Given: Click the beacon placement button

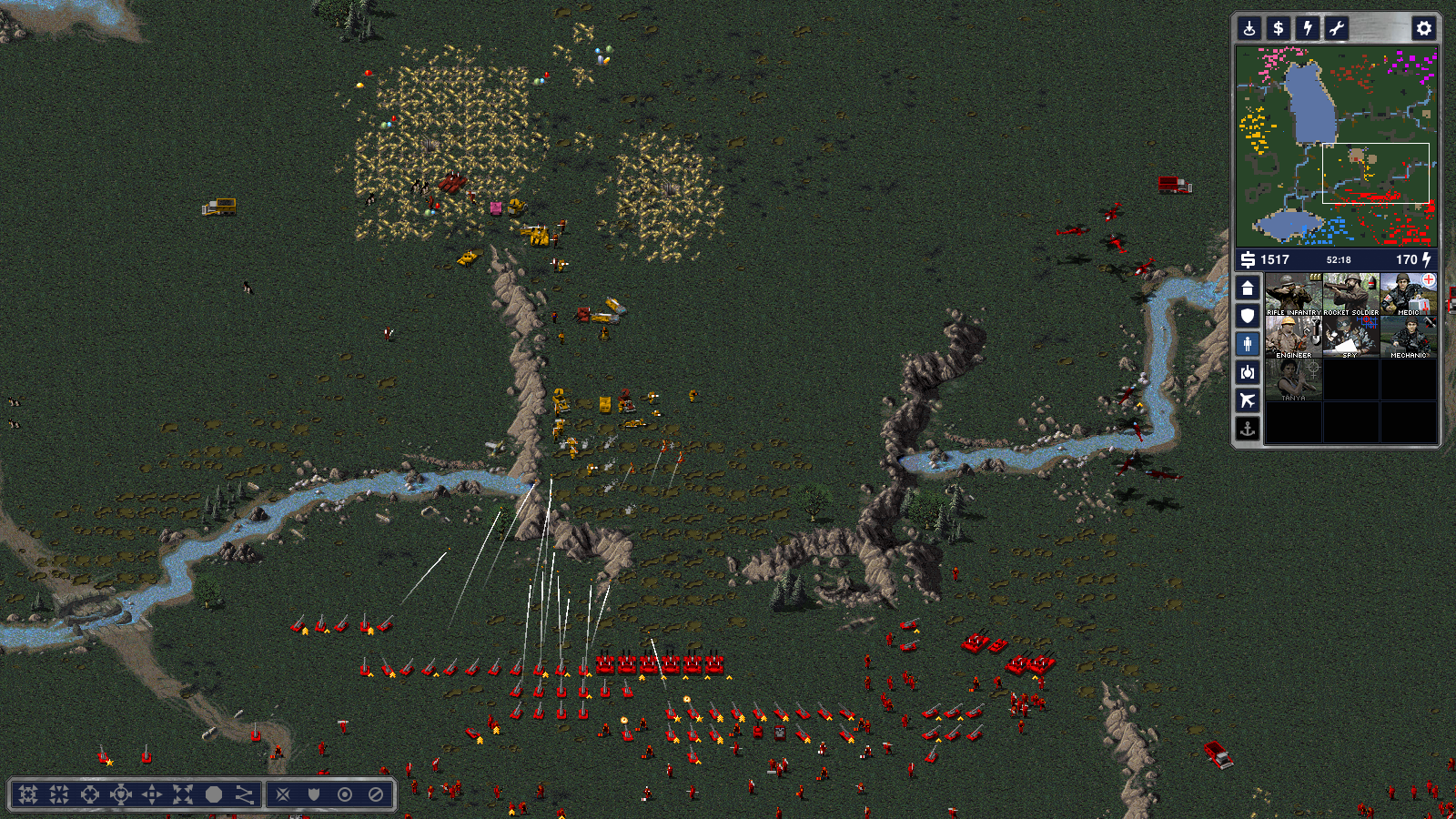Looking at the screenshot, I should tap(1249, 28).
